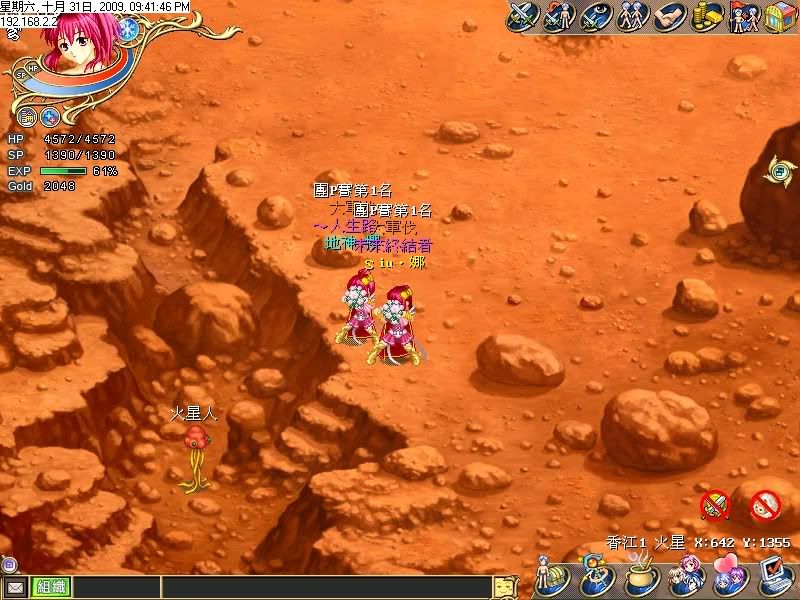Open the envelope mail icon
This screenshot has height=600, width=800.
pos(15,588)
